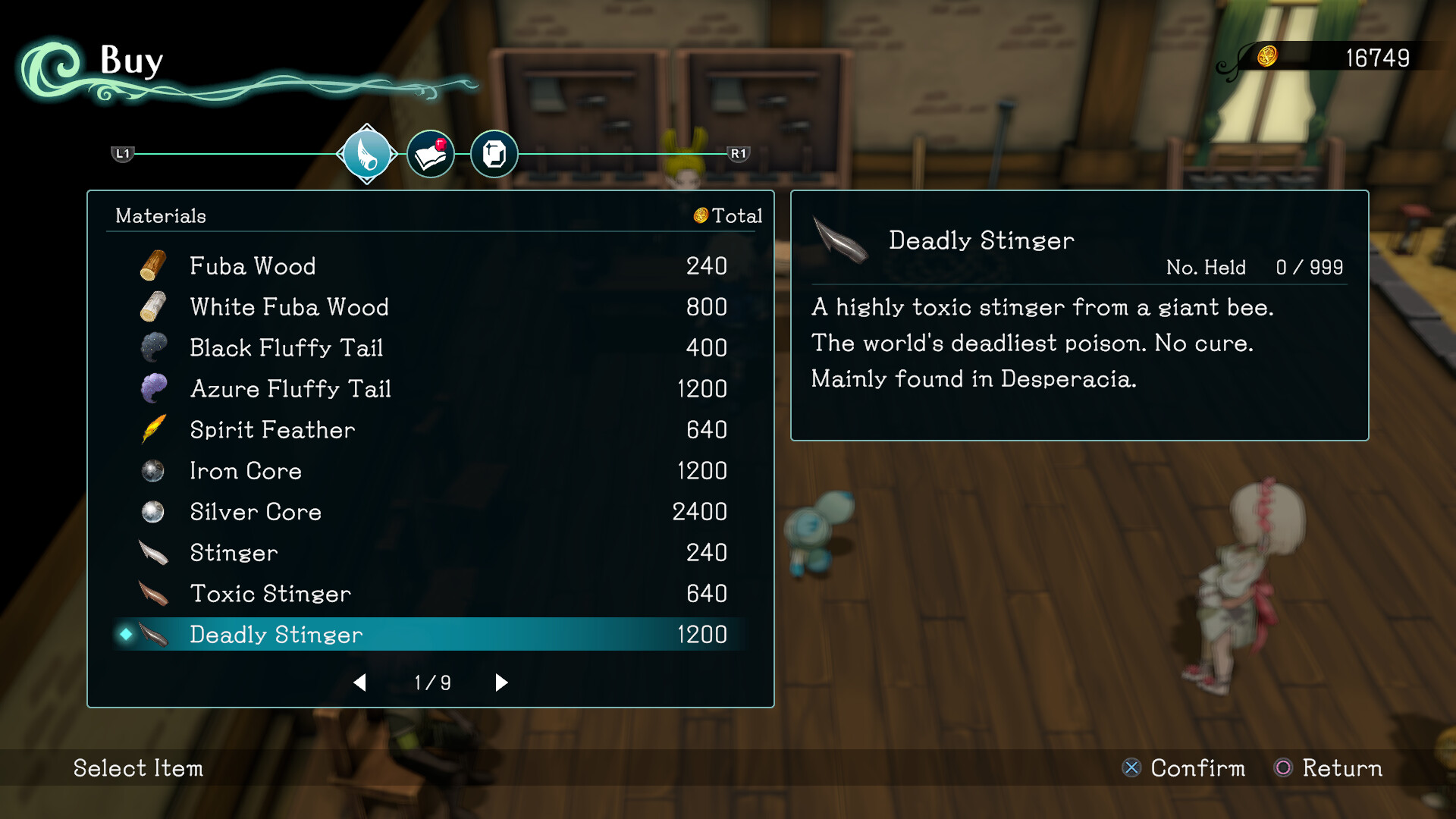Image resolution: width=1456 pixels, height=819 pixels.
Task: Select the armor category icon on the tab bar
Action: click(x=494, y=154)
